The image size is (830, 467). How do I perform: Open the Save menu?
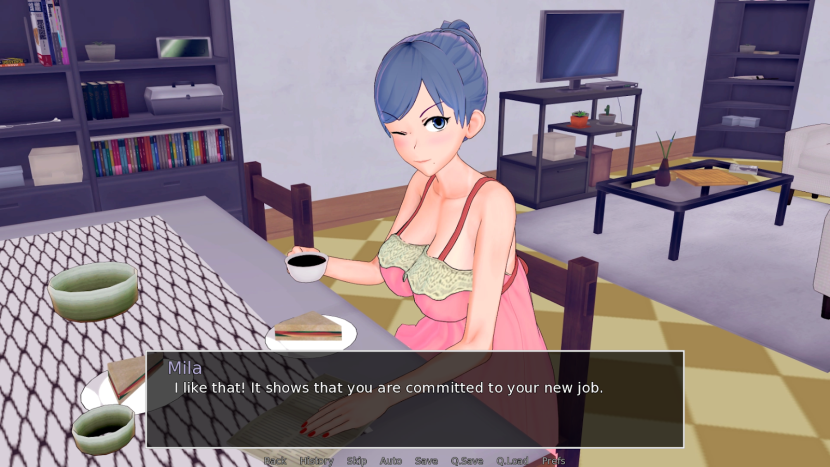(x=426, y=461)
